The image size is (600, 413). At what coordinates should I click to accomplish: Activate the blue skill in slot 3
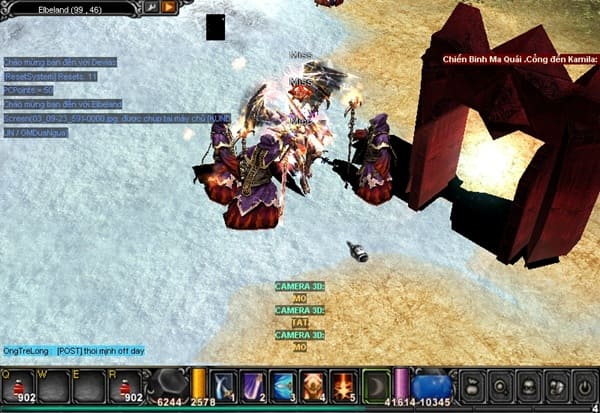(284, 386)
